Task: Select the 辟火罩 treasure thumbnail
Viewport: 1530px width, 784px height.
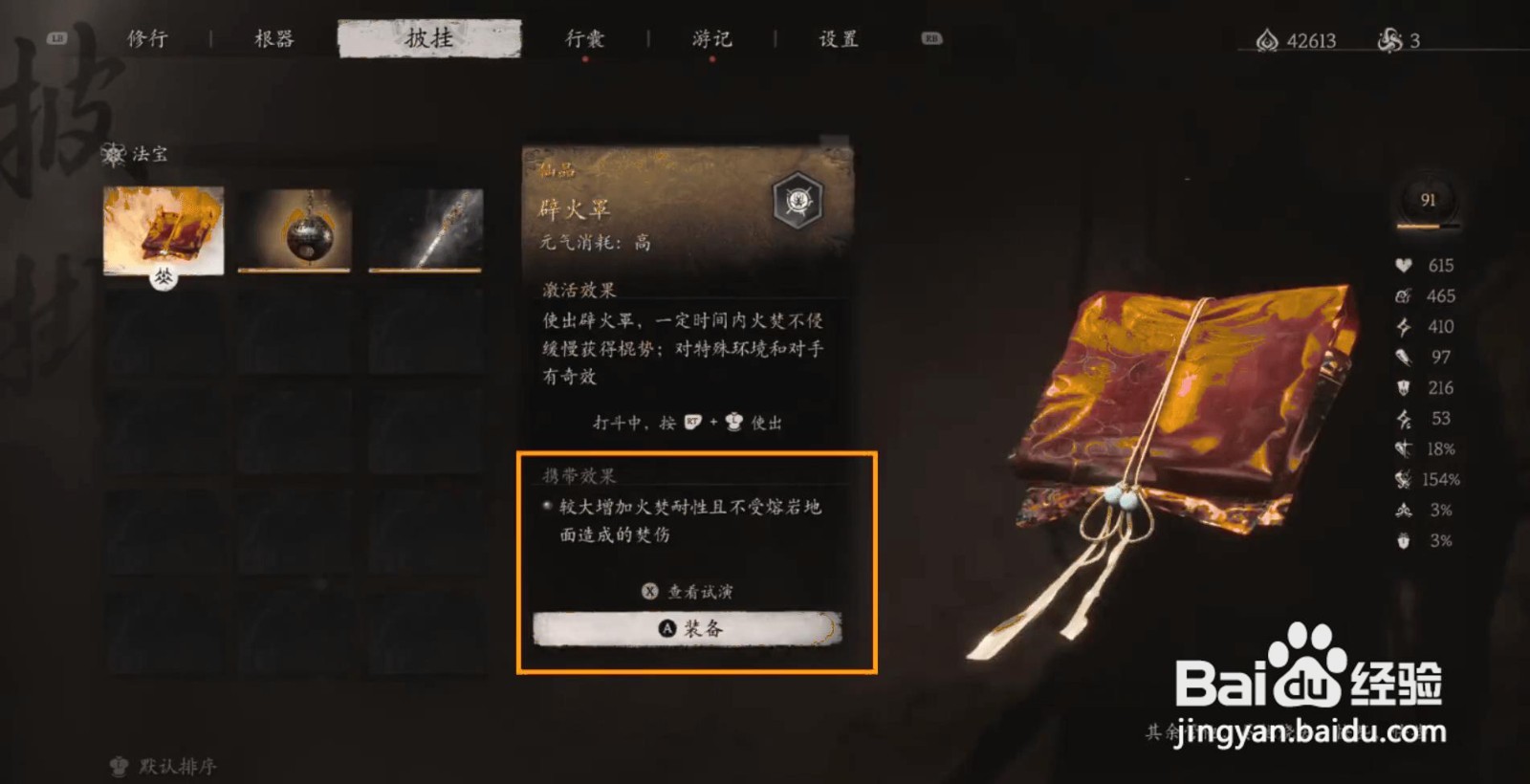Action: (x=163, y=228)
